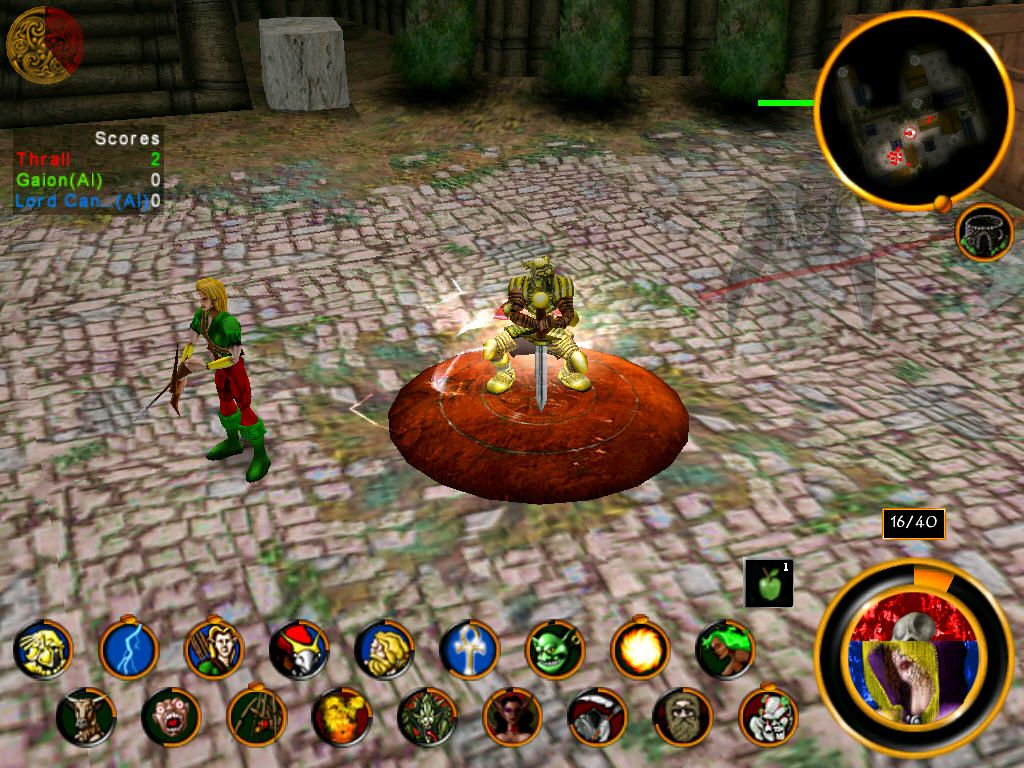1024x768 pixels.
Task: Choose the elf archer summon icon
Action: 214,649
